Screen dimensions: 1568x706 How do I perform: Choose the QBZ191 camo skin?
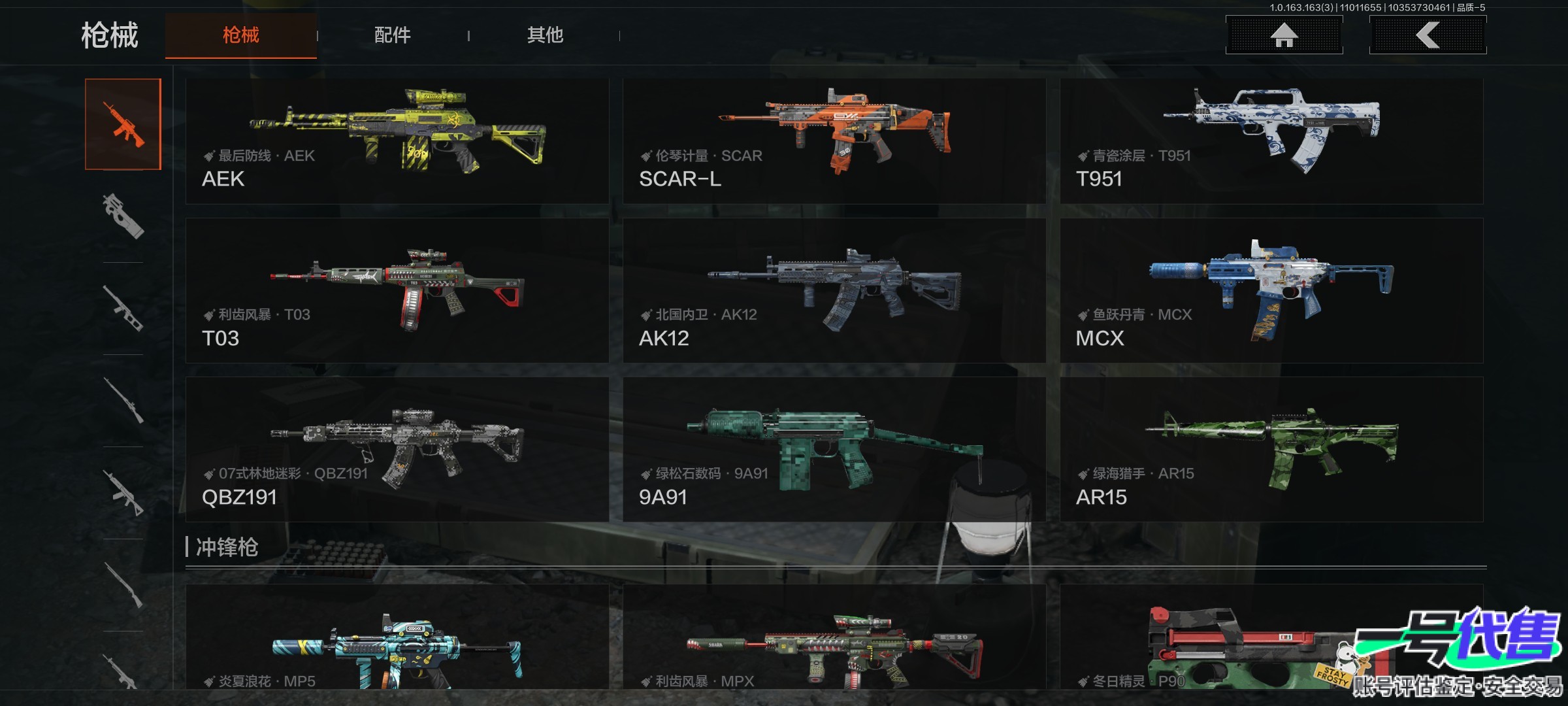point(397,449)
